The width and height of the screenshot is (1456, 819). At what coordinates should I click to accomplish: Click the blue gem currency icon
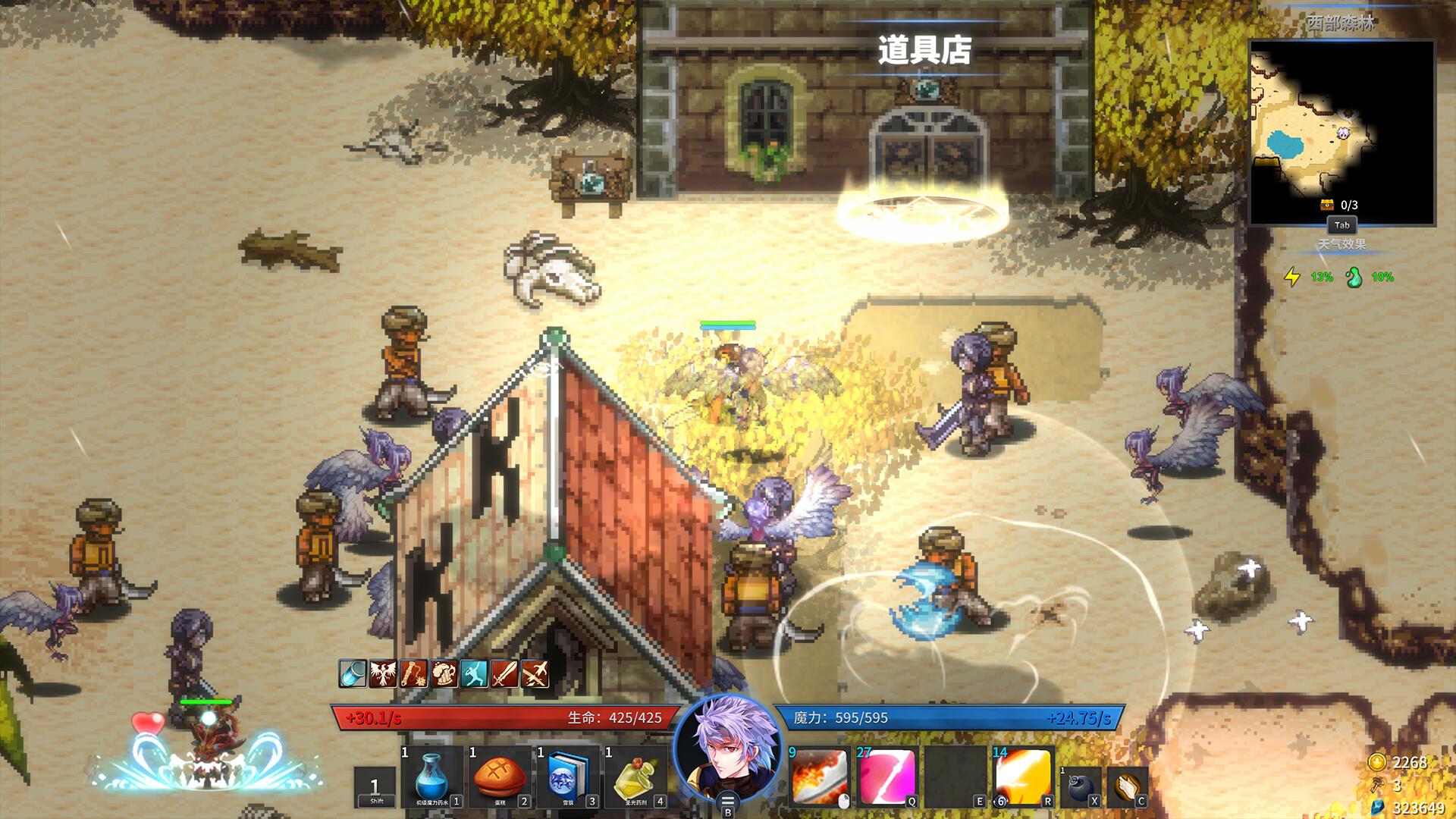(1377, 805)
